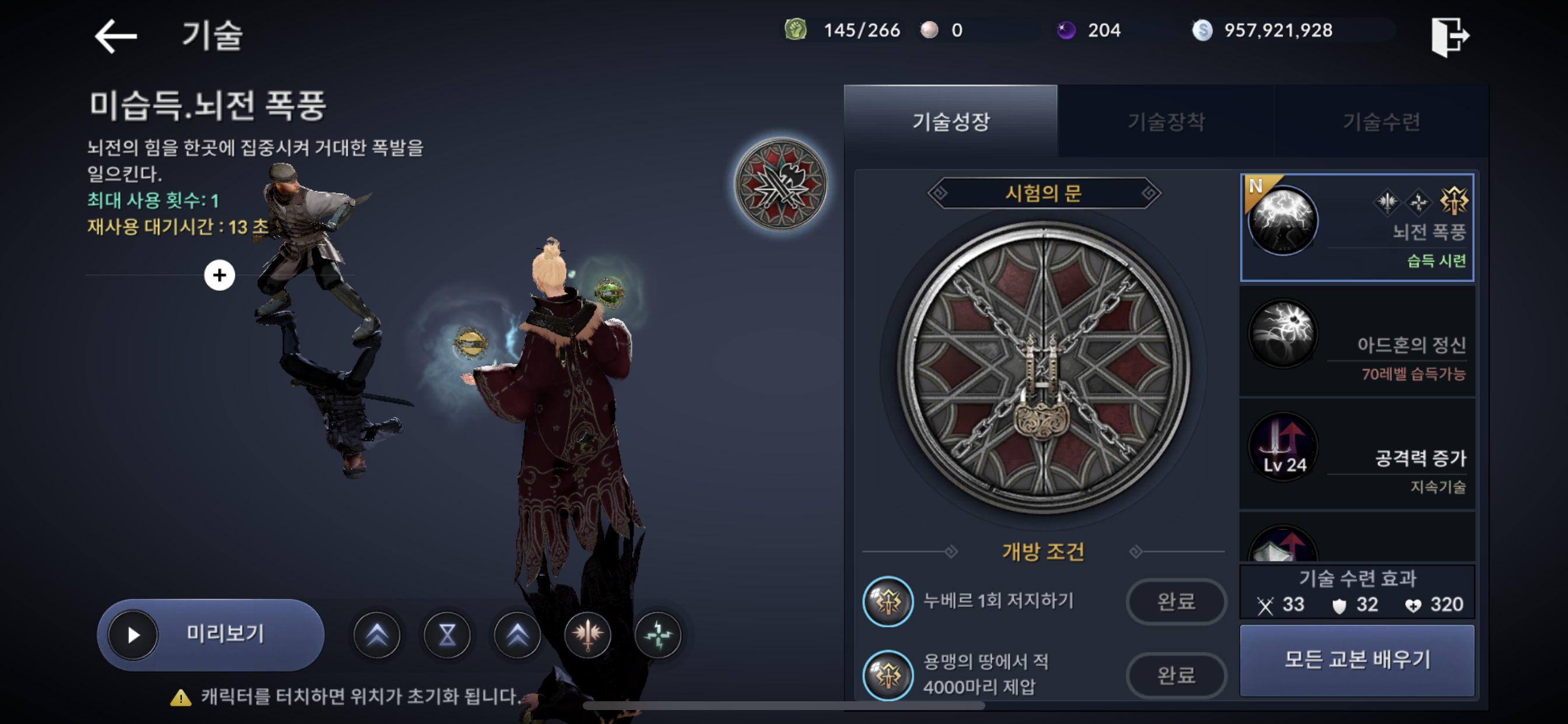
Task: Select the 공격력 증가 passive skill
Action: (1356, 454)
